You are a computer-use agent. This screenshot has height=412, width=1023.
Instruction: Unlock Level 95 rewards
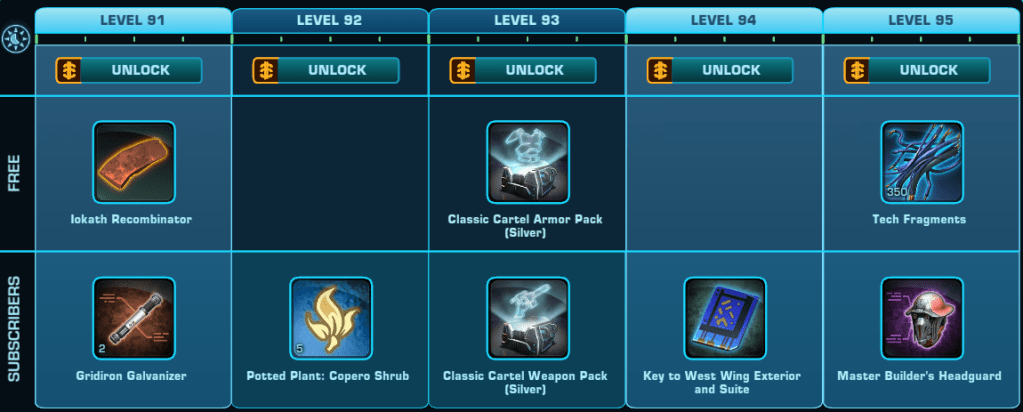click(x=918, y=70)
